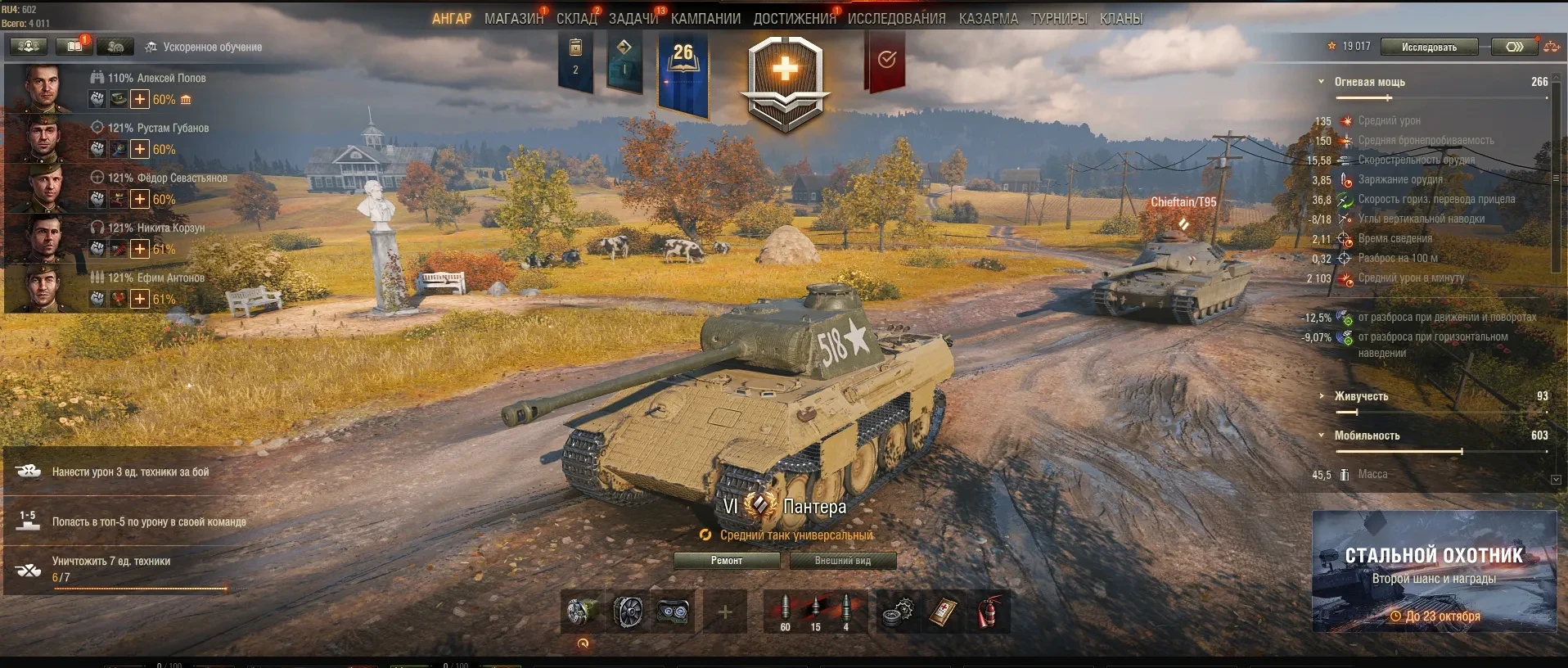Switch to the СКЛАД tab
Viewport: 1568px width, 668px height.
[577, 19]
